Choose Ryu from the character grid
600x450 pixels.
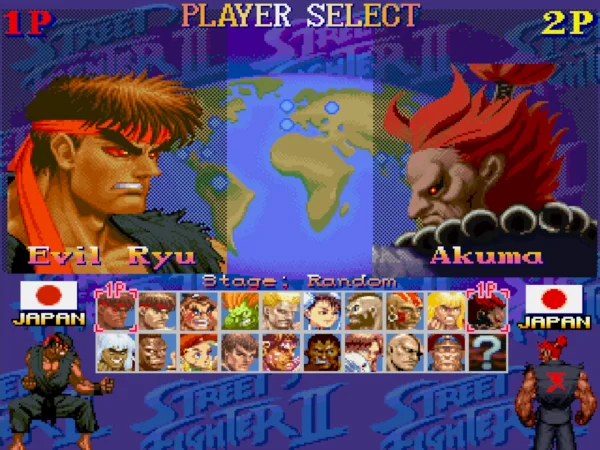click(x=155, y=310)
